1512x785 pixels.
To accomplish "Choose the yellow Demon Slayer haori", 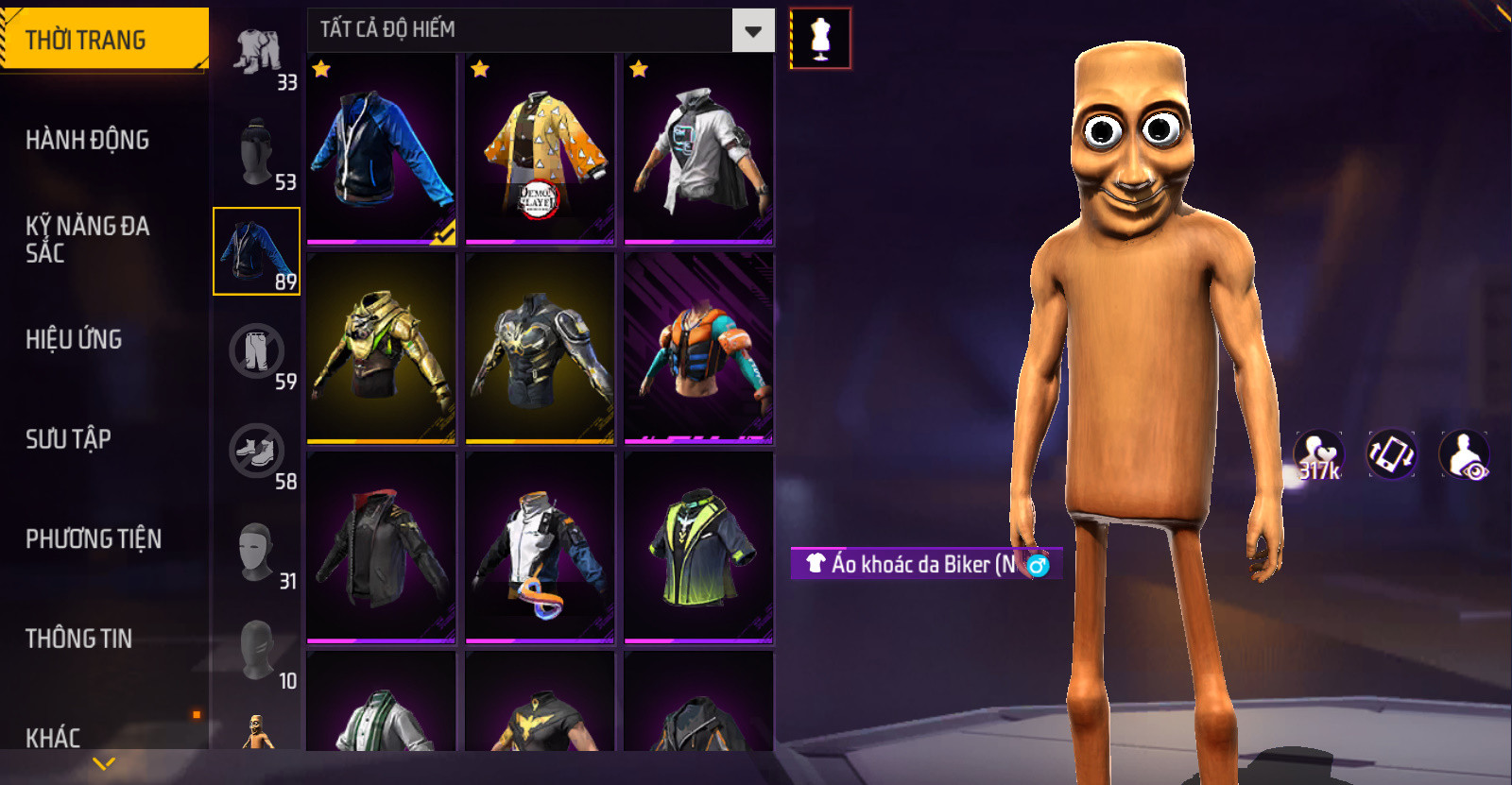I will point(540,148).
